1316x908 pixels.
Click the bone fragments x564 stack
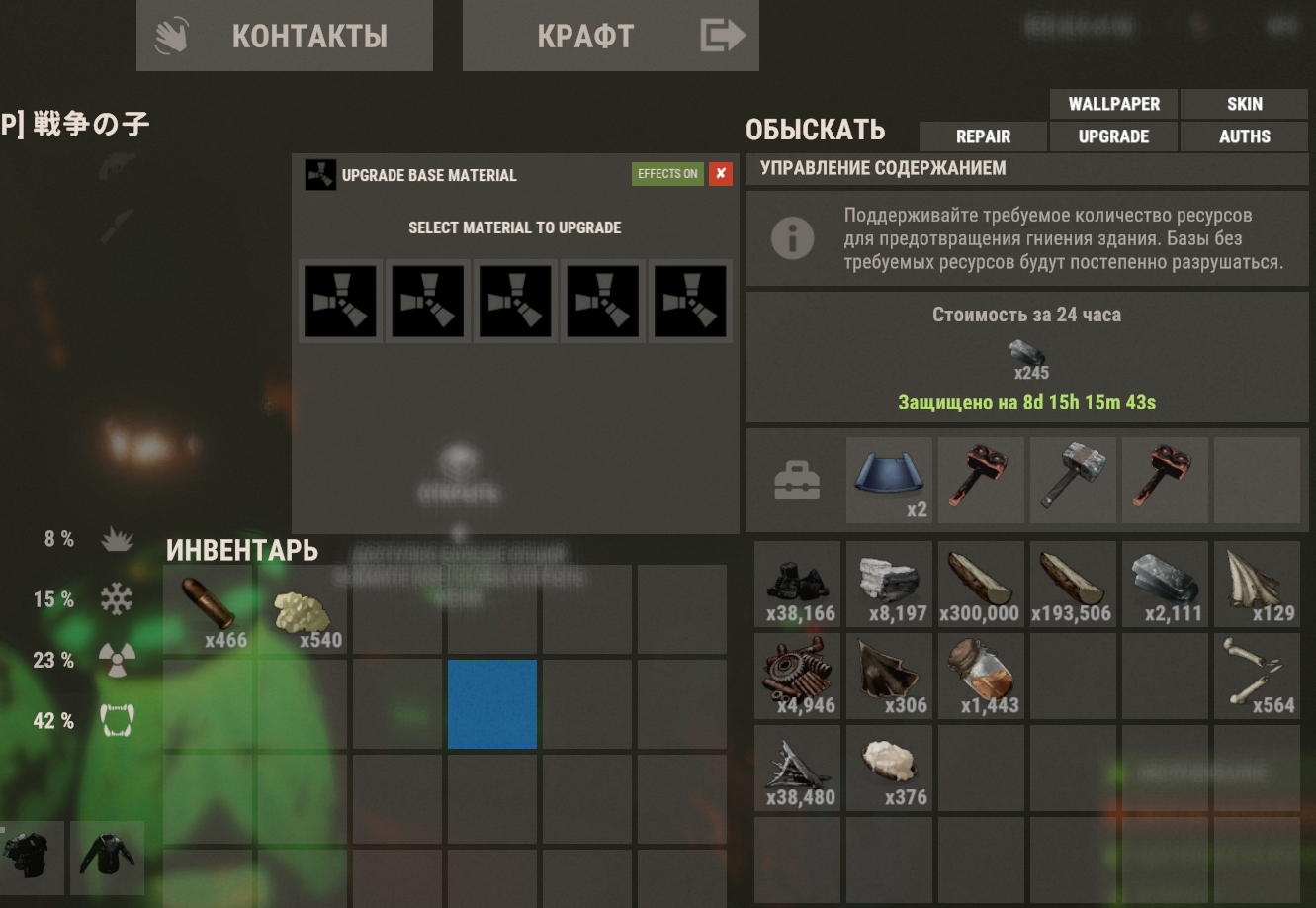pos(1257,676)
